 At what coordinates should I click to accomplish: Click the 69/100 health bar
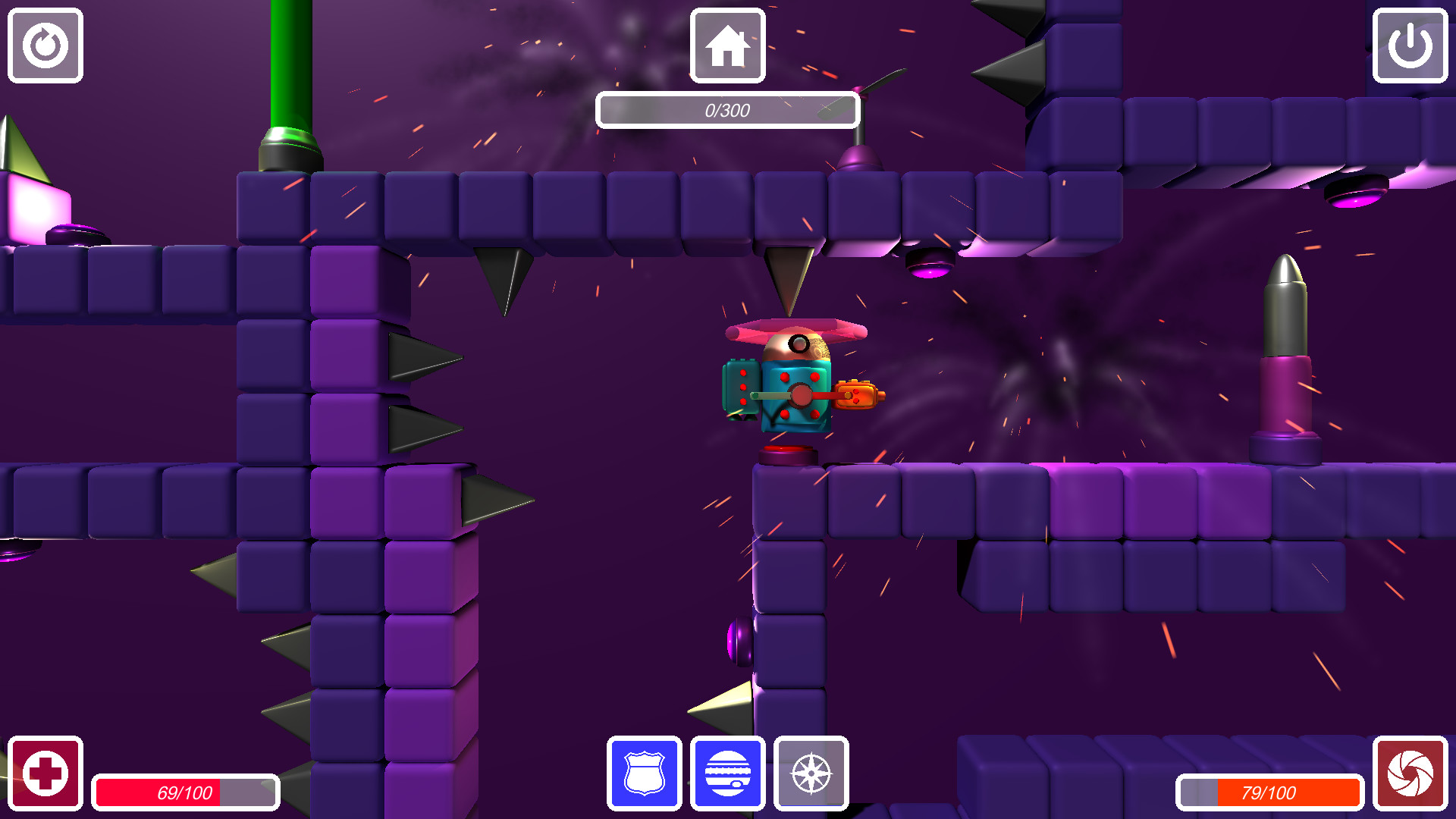[186, 793]
